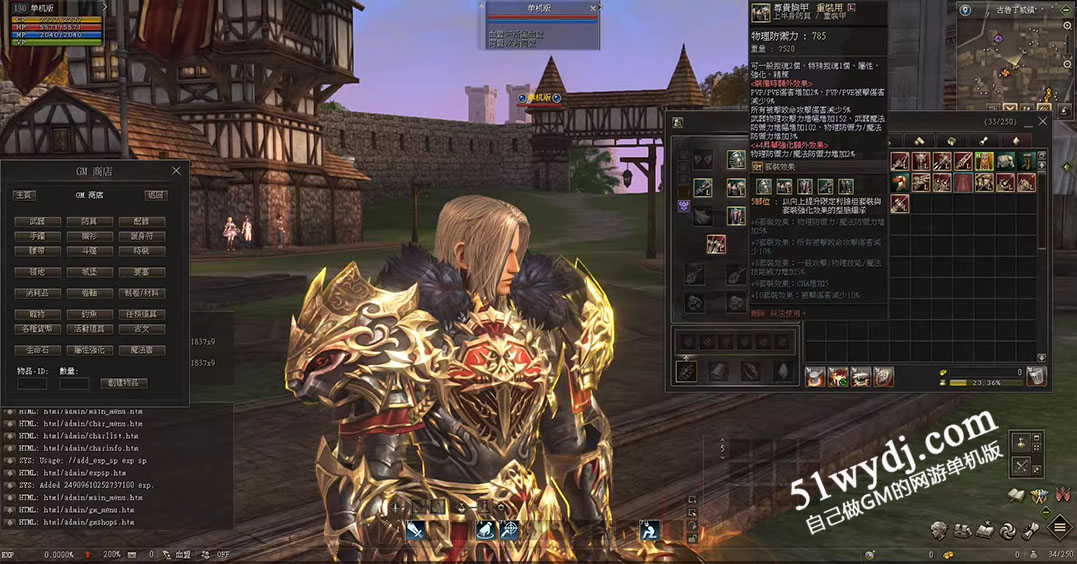Open the inventory trash can

tap(1037, 376)
